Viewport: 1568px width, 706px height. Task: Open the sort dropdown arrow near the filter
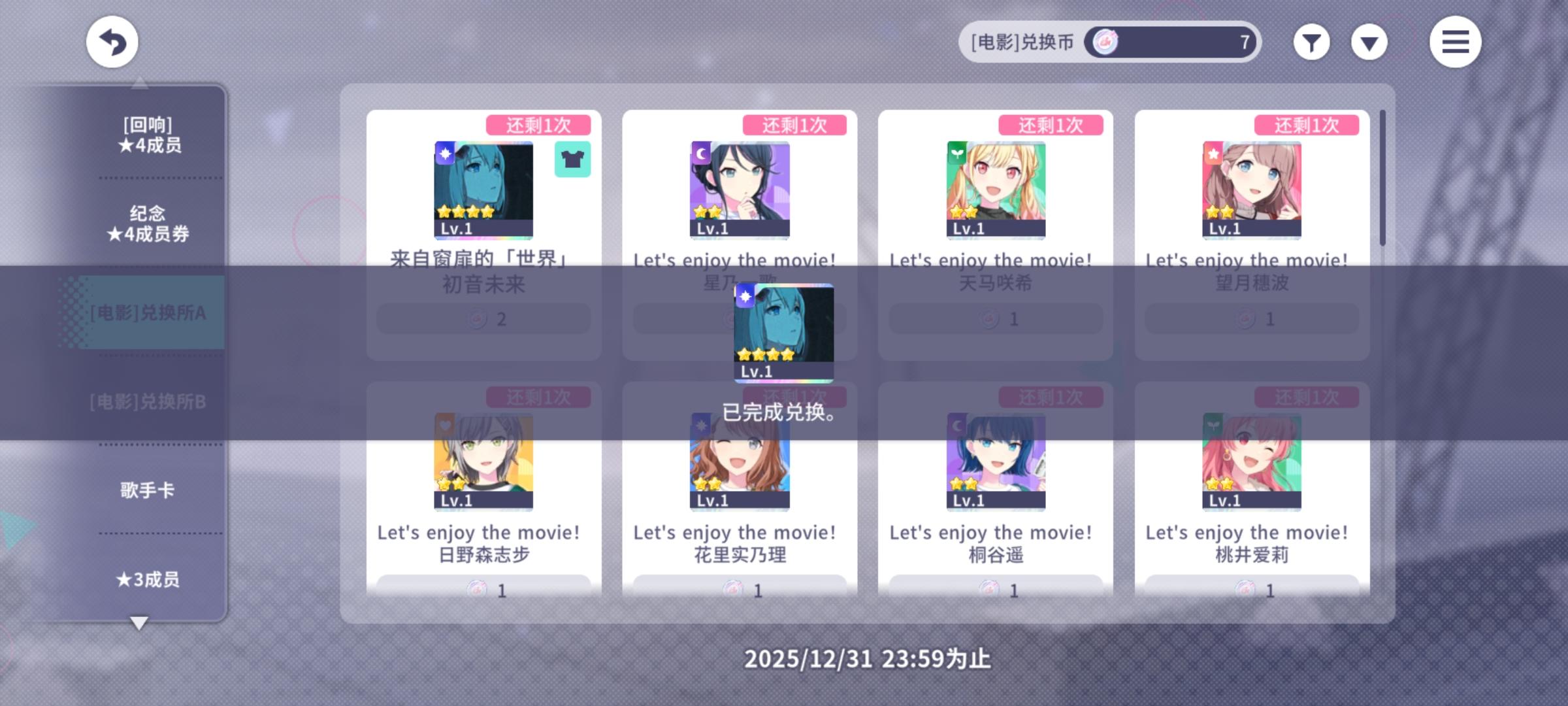[x=1369, y=41]
